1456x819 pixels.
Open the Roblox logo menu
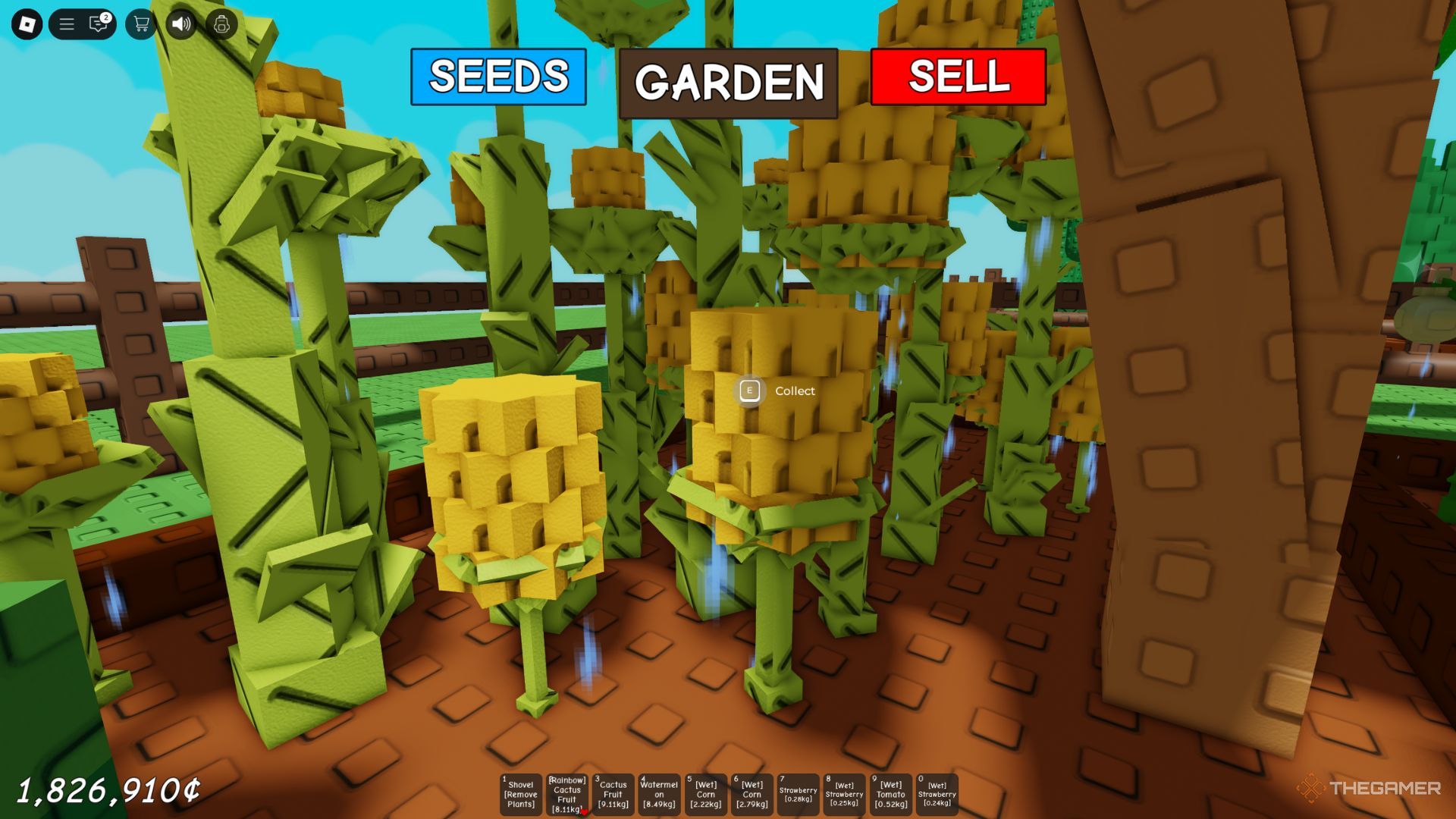click(27, 24)
